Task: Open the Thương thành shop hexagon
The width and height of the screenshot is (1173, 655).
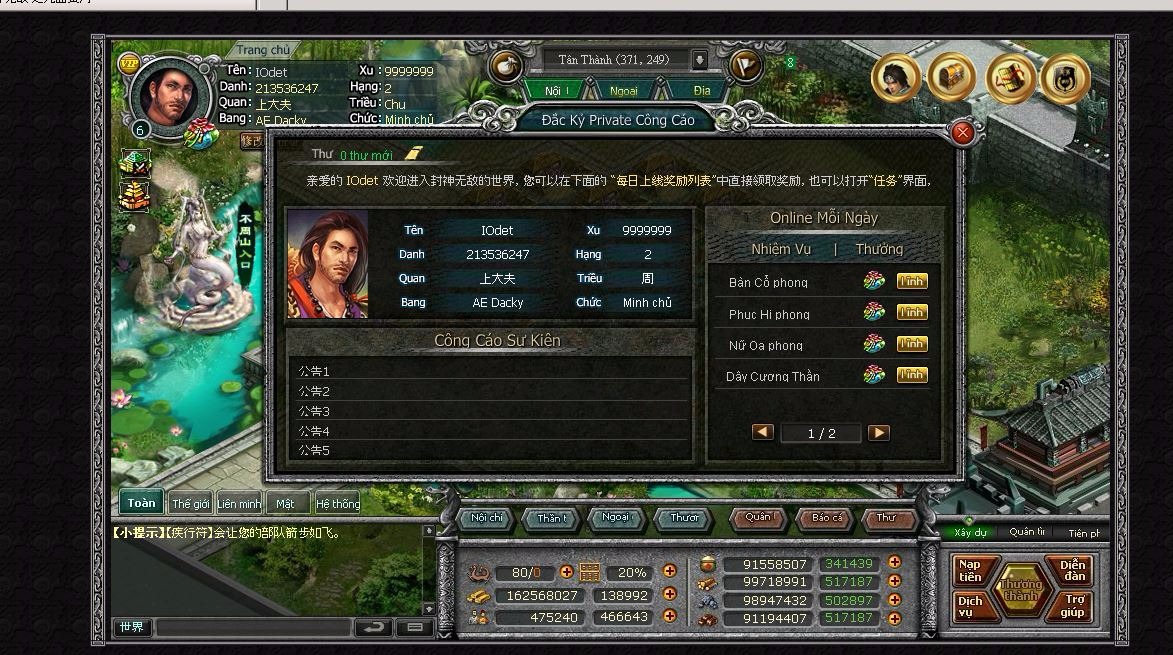Action: coord(1021,589)
